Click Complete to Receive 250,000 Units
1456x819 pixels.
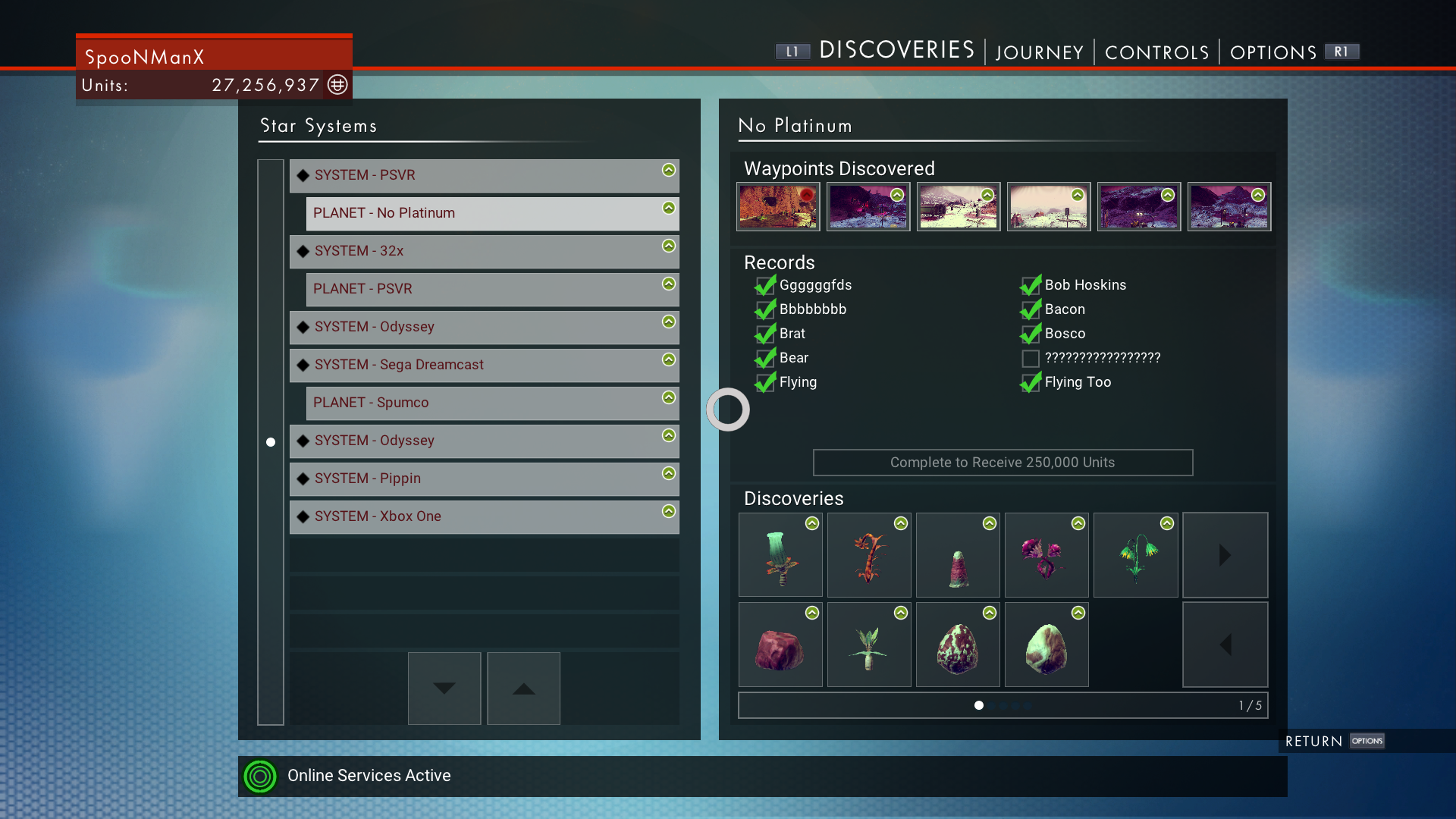(1003, 463)
